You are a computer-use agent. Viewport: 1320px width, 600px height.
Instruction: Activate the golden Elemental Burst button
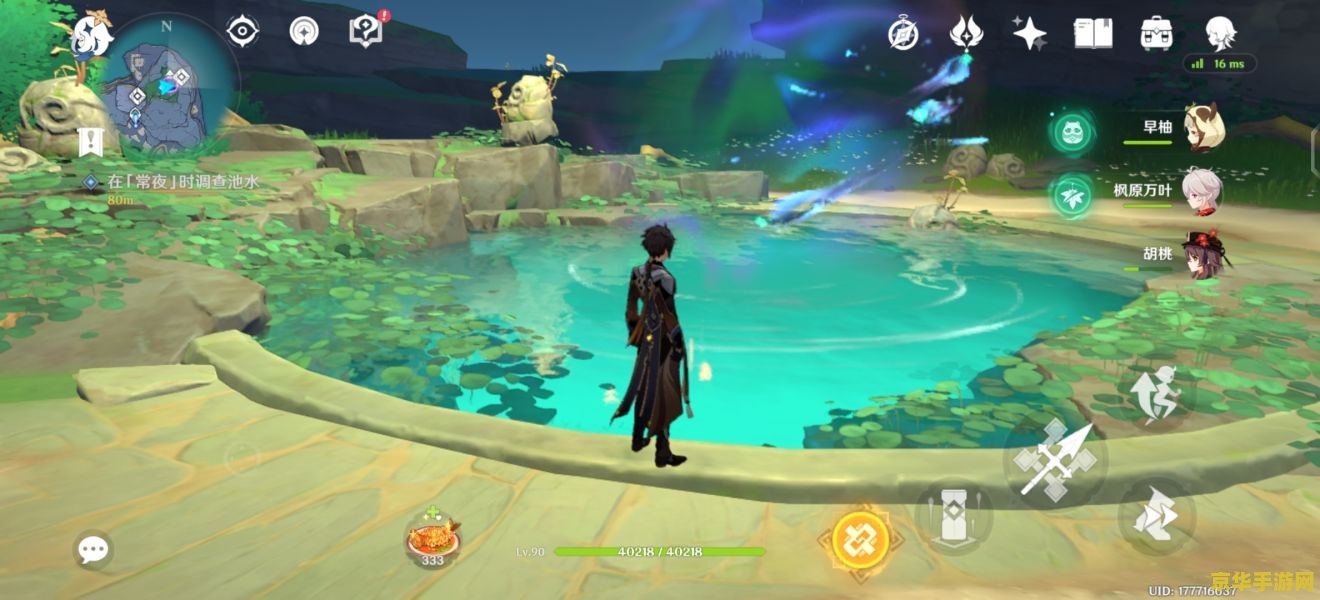(860, 541)
